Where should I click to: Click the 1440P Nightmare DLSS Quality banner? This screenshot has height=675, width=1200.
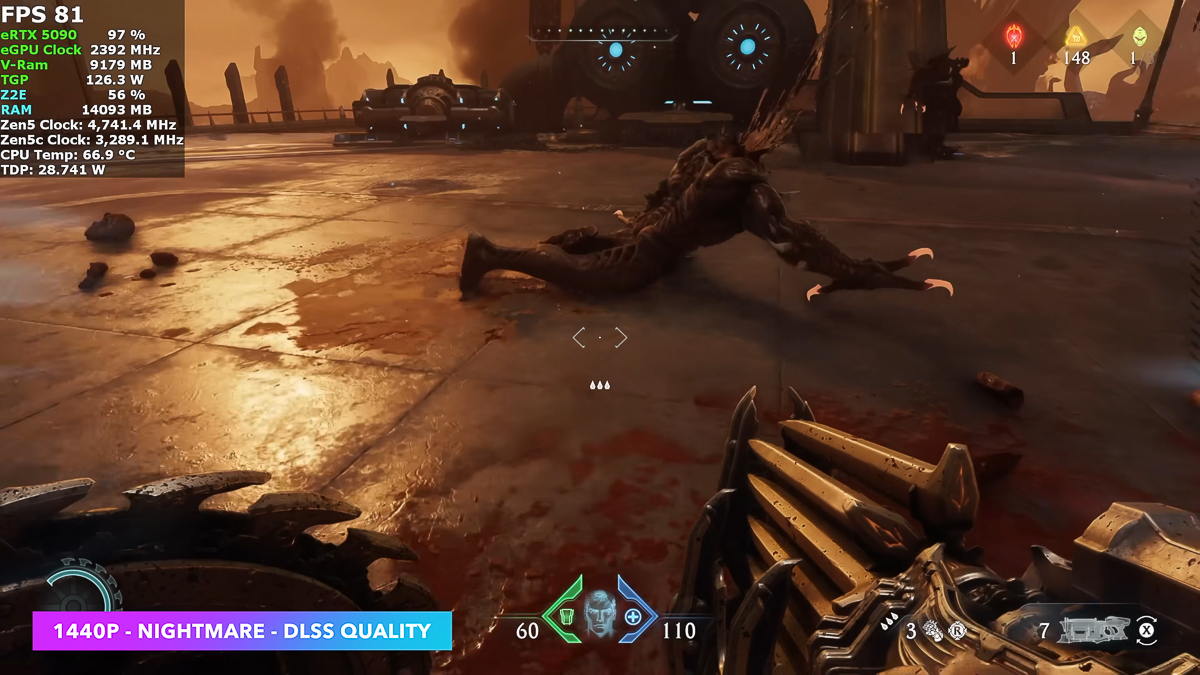point(242,631)
